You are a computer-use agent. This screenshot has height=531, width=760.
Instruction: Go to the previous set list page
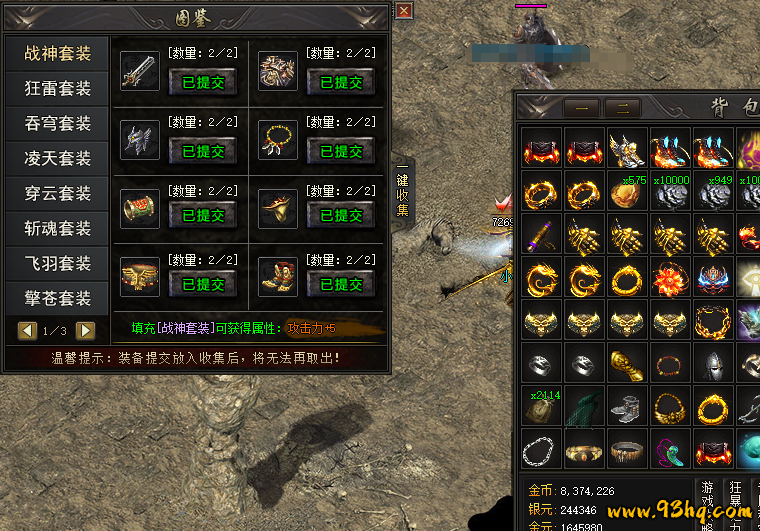pos(27,330)
